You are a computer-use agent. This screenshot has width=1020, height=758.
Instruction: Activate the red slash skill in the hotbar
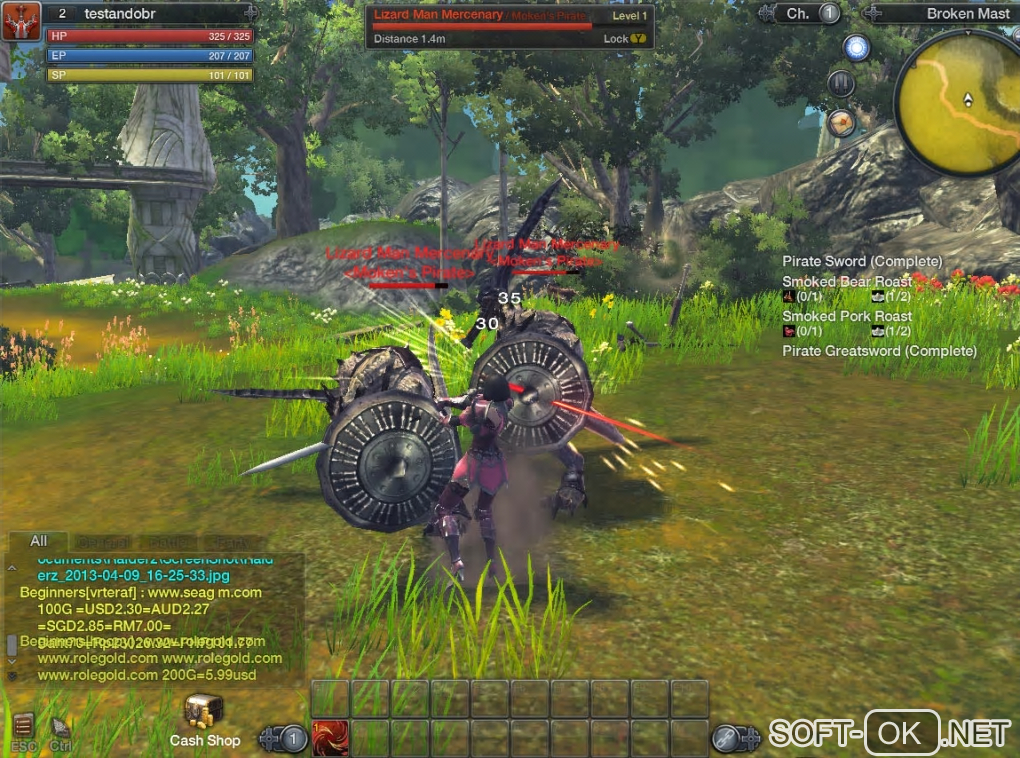tap(330, 738)
